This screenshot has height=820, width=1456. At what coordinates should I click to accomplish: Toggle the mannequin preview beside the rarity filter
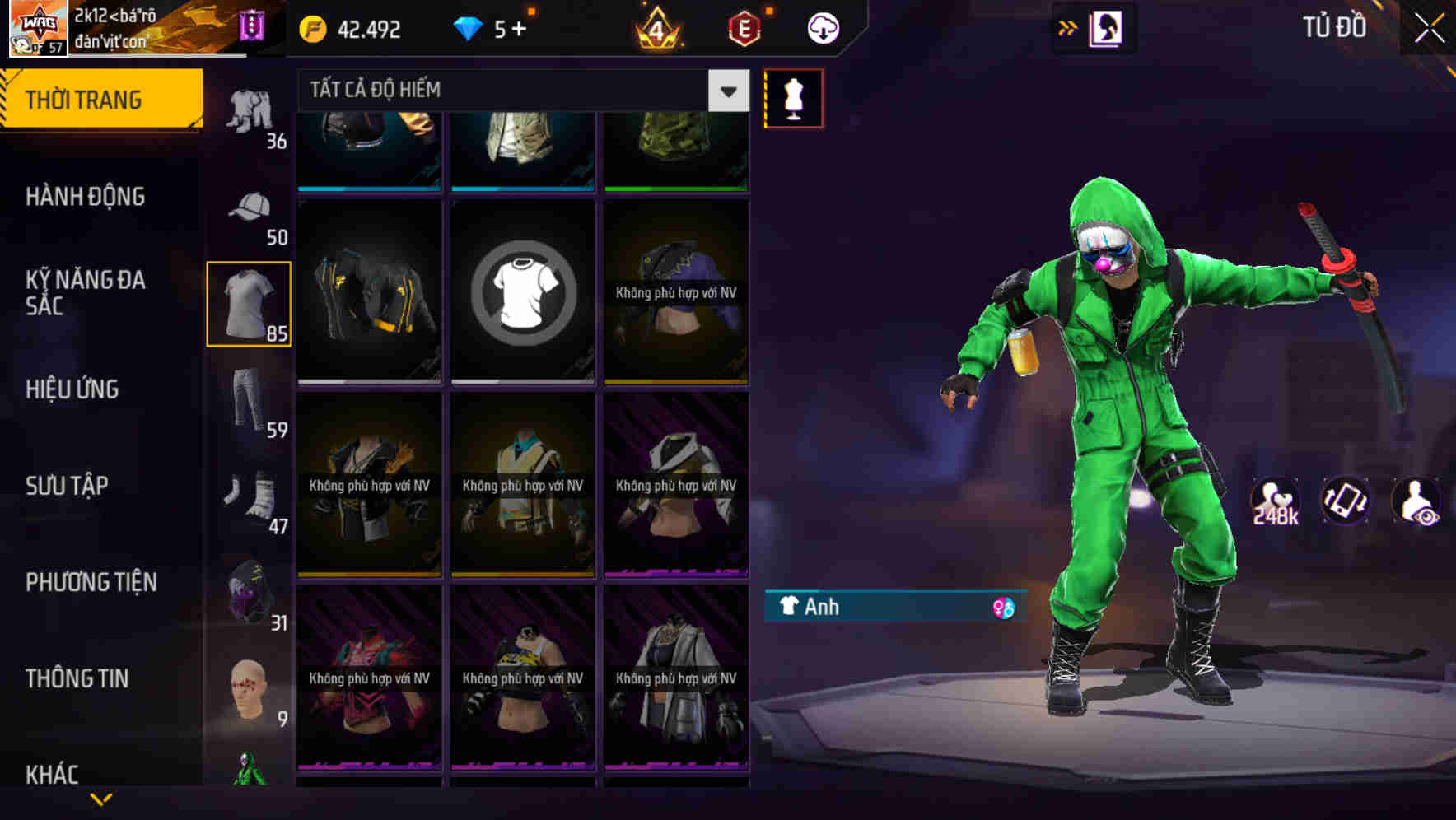tap(793, 97)
